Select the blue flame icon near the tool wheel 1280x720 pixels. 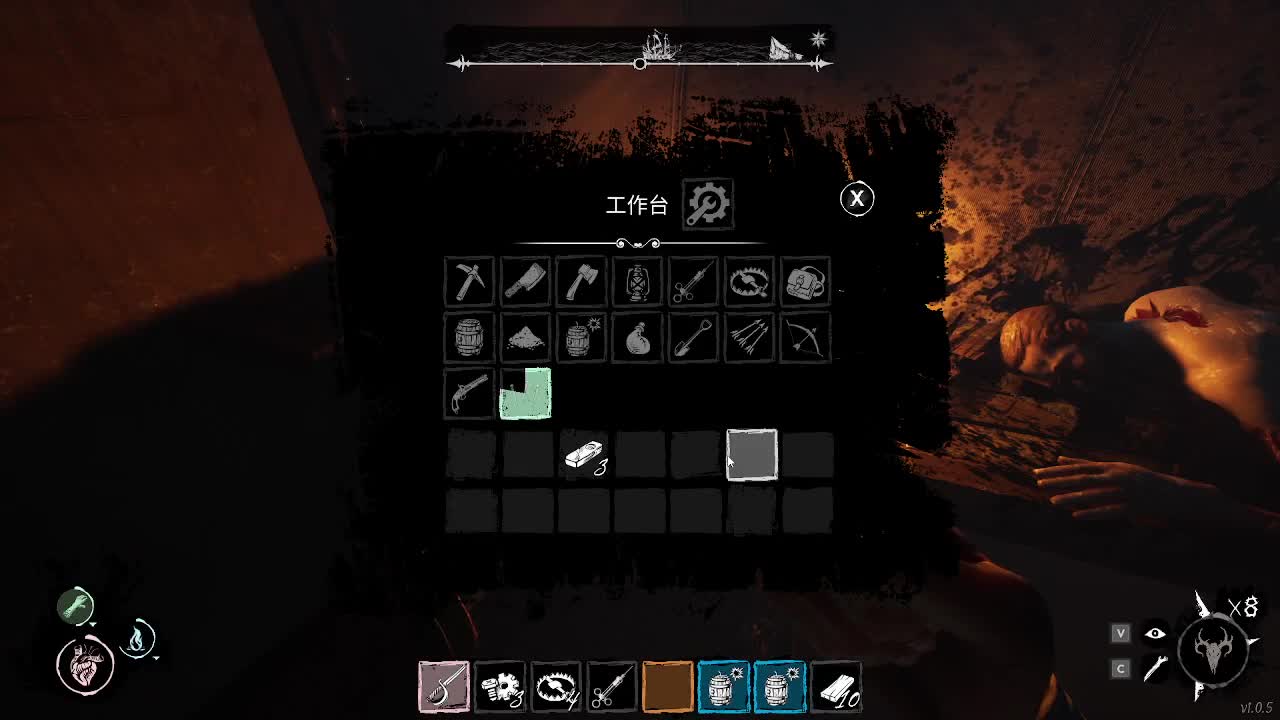coord(139,641)
